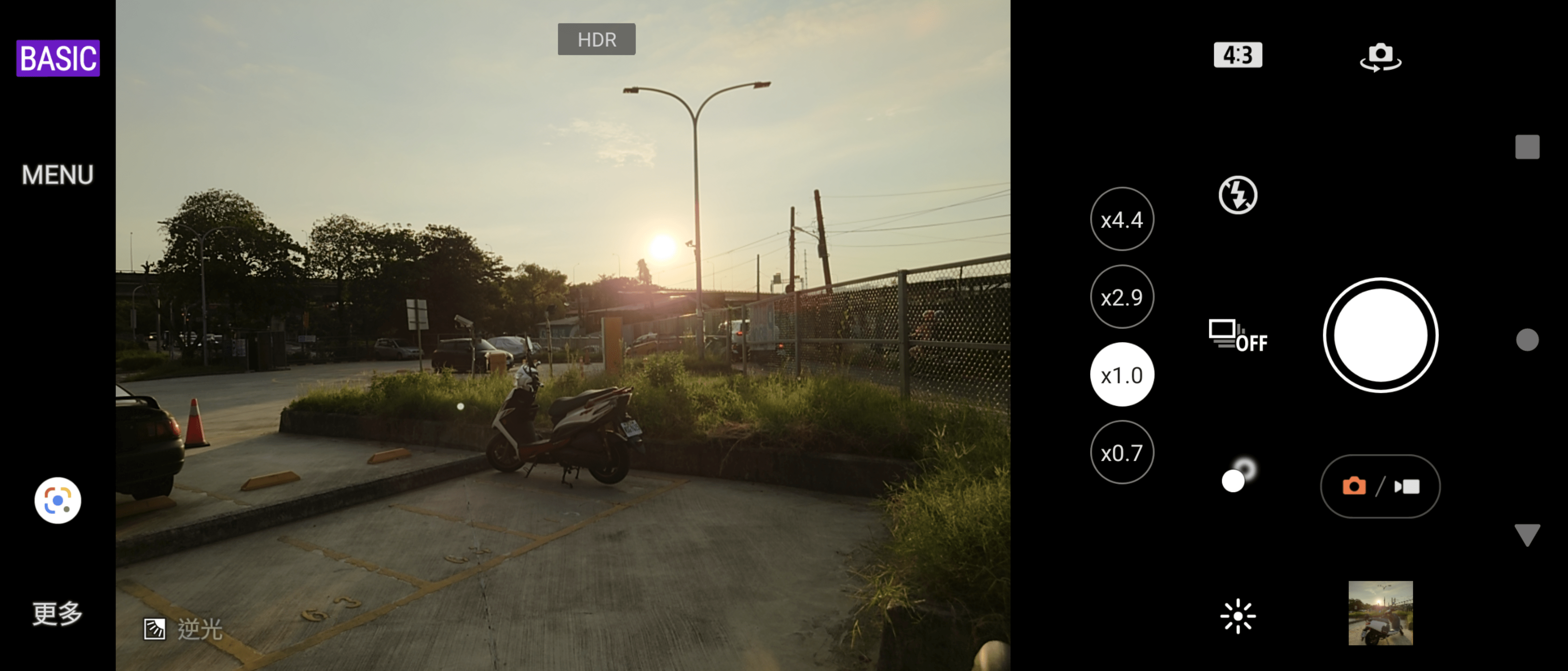Switch to x0.7 ultra-wide lens

tap(1121, 453)
